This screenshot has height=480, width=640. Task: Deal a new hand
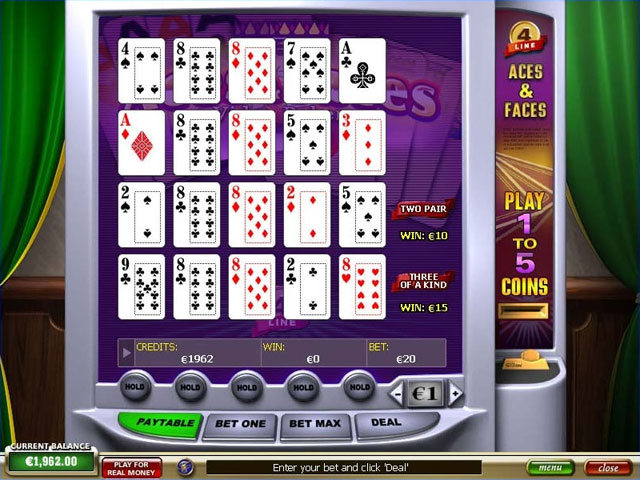pyautogui.click(x=386, y=422)
